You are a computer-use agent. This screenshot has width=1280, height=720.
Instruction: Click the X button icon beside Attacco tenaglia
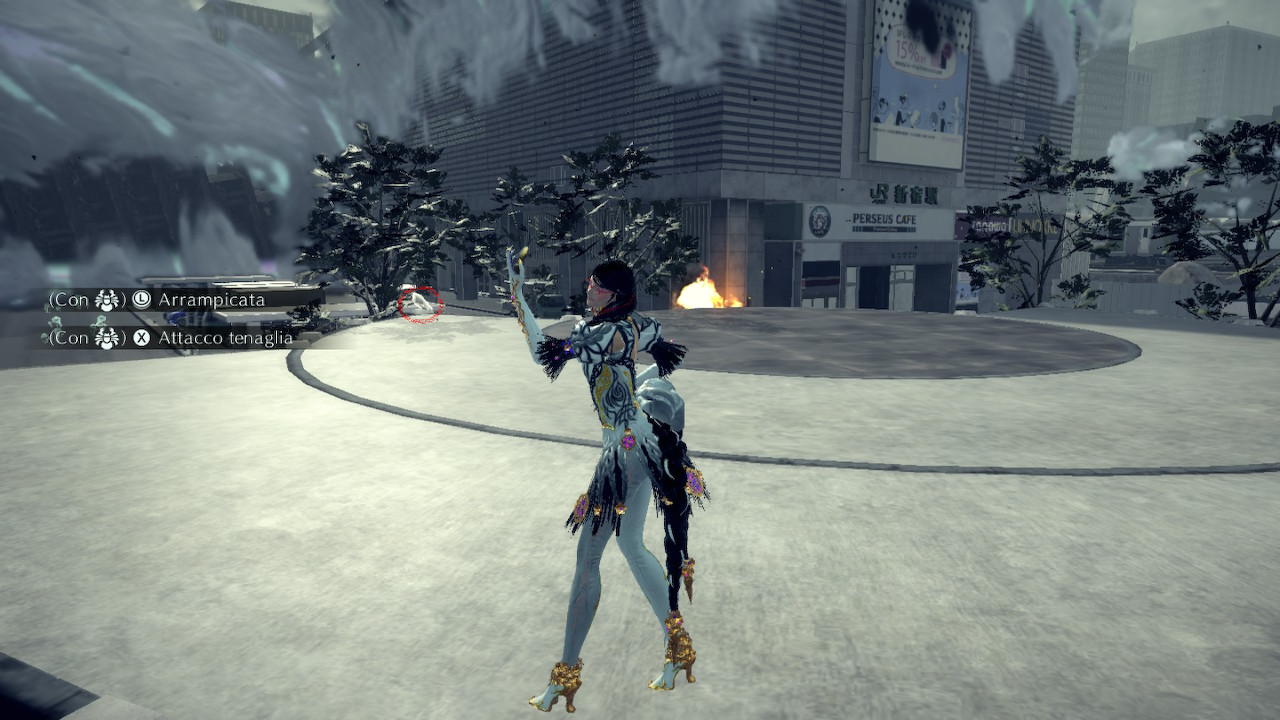(x=143, y=337)
